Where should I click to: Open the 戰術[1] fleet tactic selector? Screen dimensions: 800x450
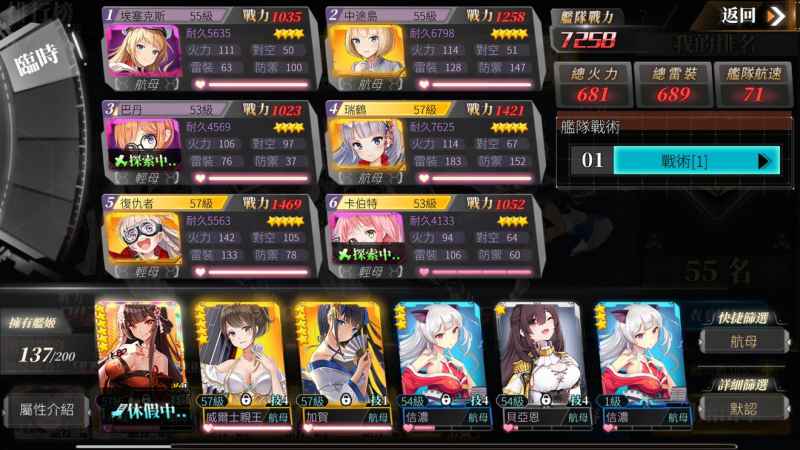click(695, 160)
